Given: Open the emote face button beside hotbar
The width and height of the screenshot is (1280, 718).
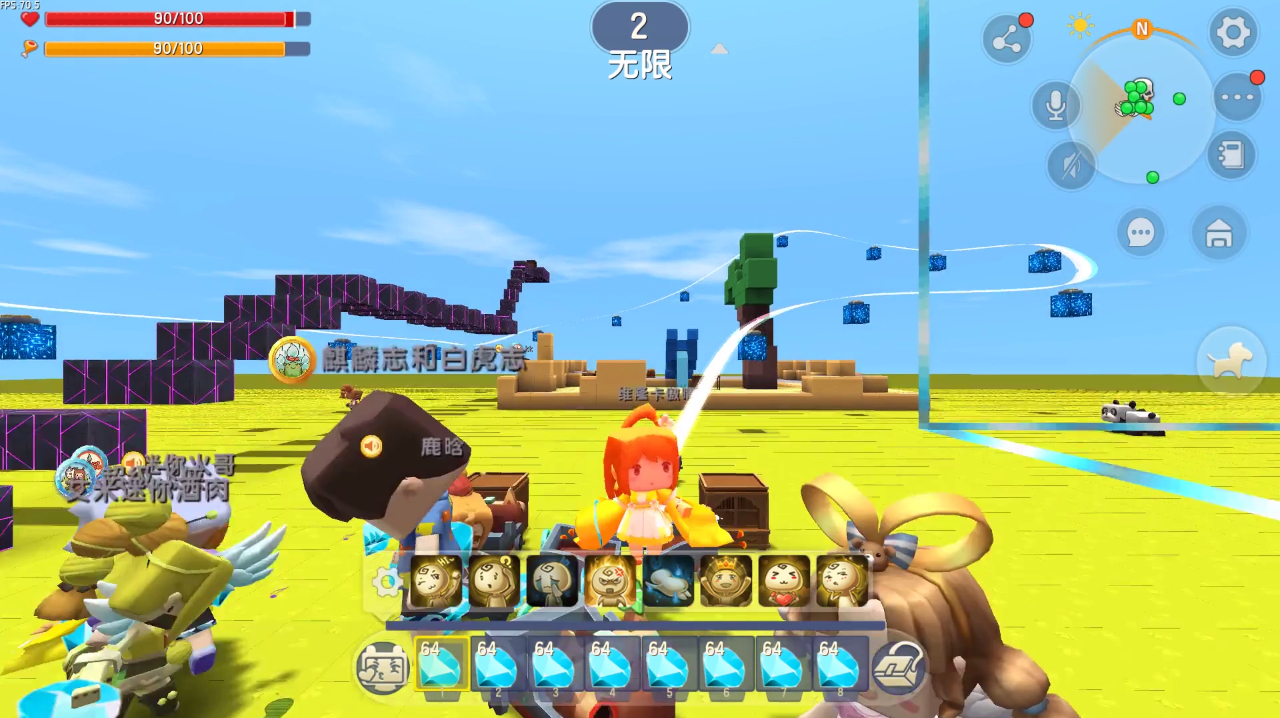Looking at the screenshot, I should tap(383, 666).
